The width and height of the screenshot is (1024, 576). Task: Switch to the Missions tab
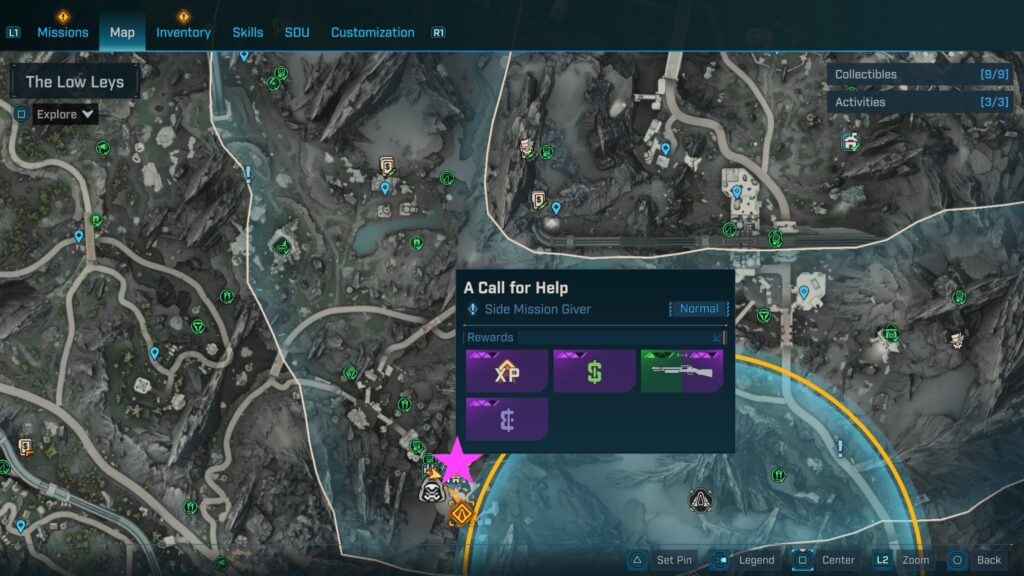click(63, 32)
